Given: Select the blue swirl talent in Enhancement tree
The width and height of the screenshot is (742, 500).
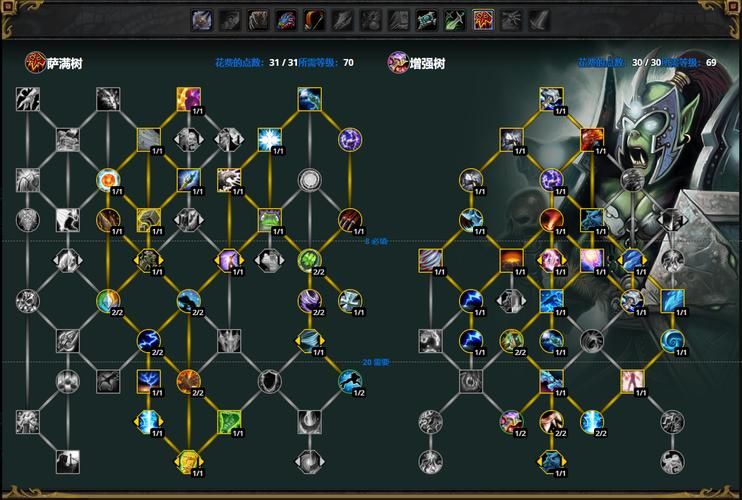Looking at the screenshot, I should coord(672,340).
